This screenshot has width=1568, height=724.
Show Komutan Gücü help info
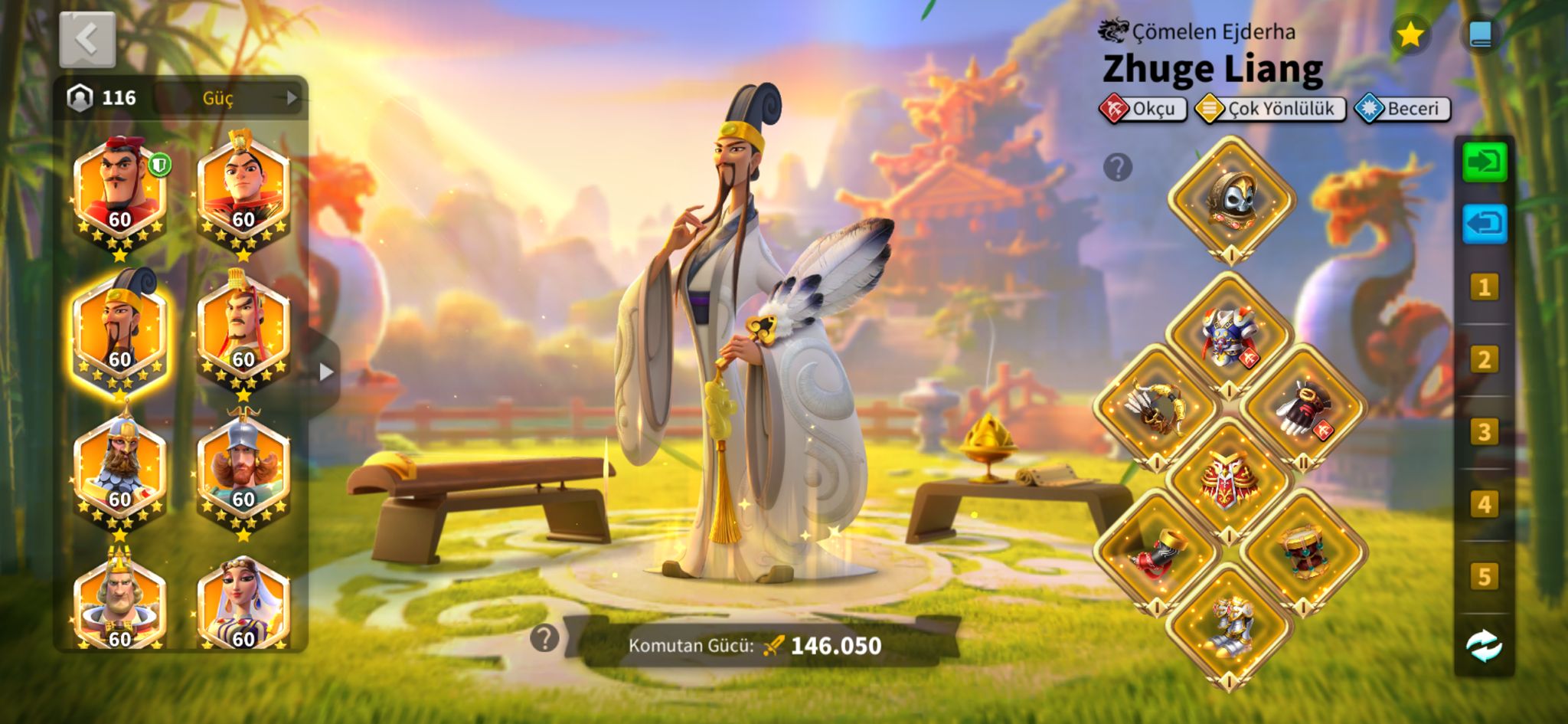coord(544,637)
